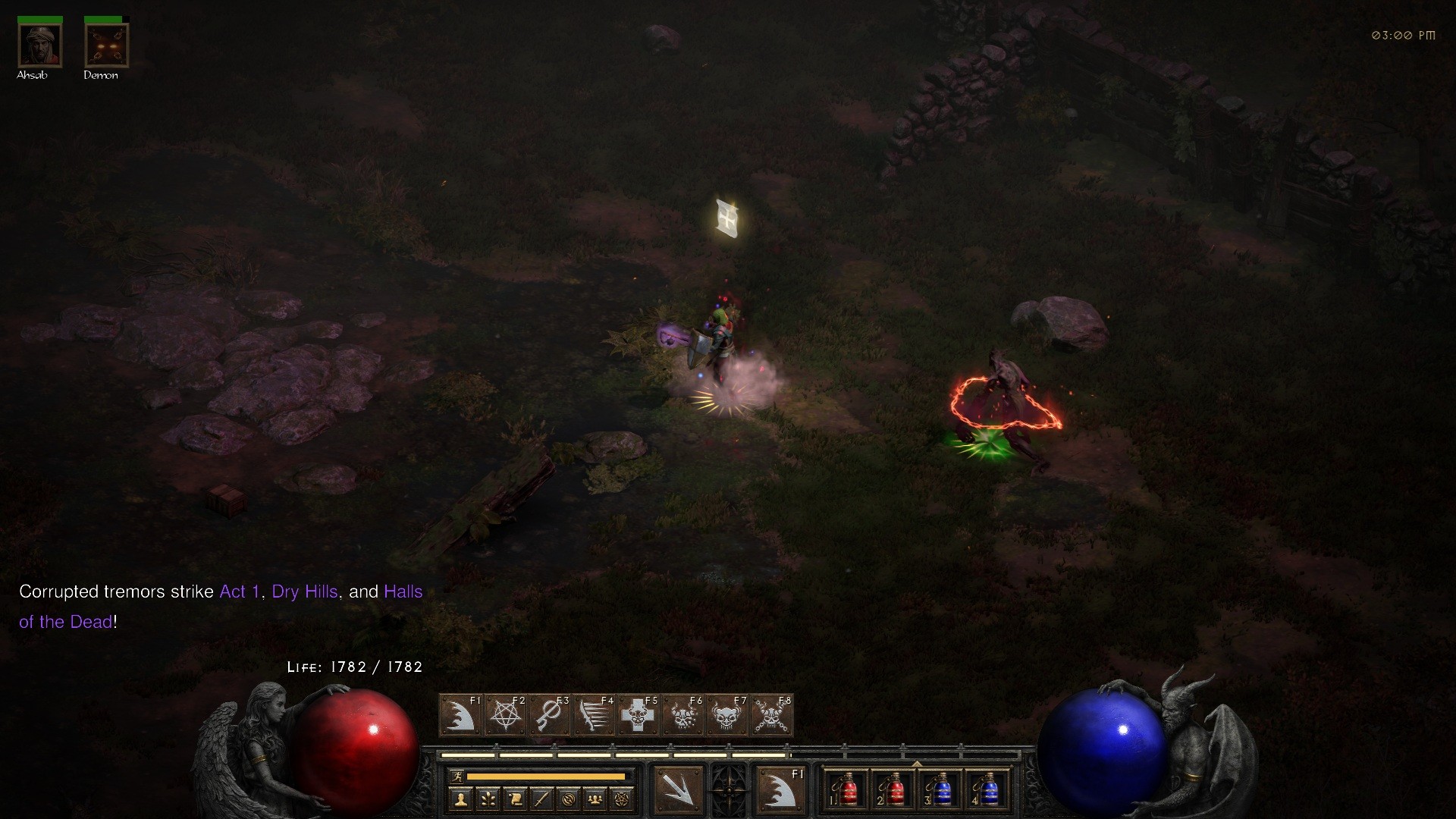Open the character screen from the mini panel
The height and width of the screenshot is (819, 1456).
pos(460,799)
